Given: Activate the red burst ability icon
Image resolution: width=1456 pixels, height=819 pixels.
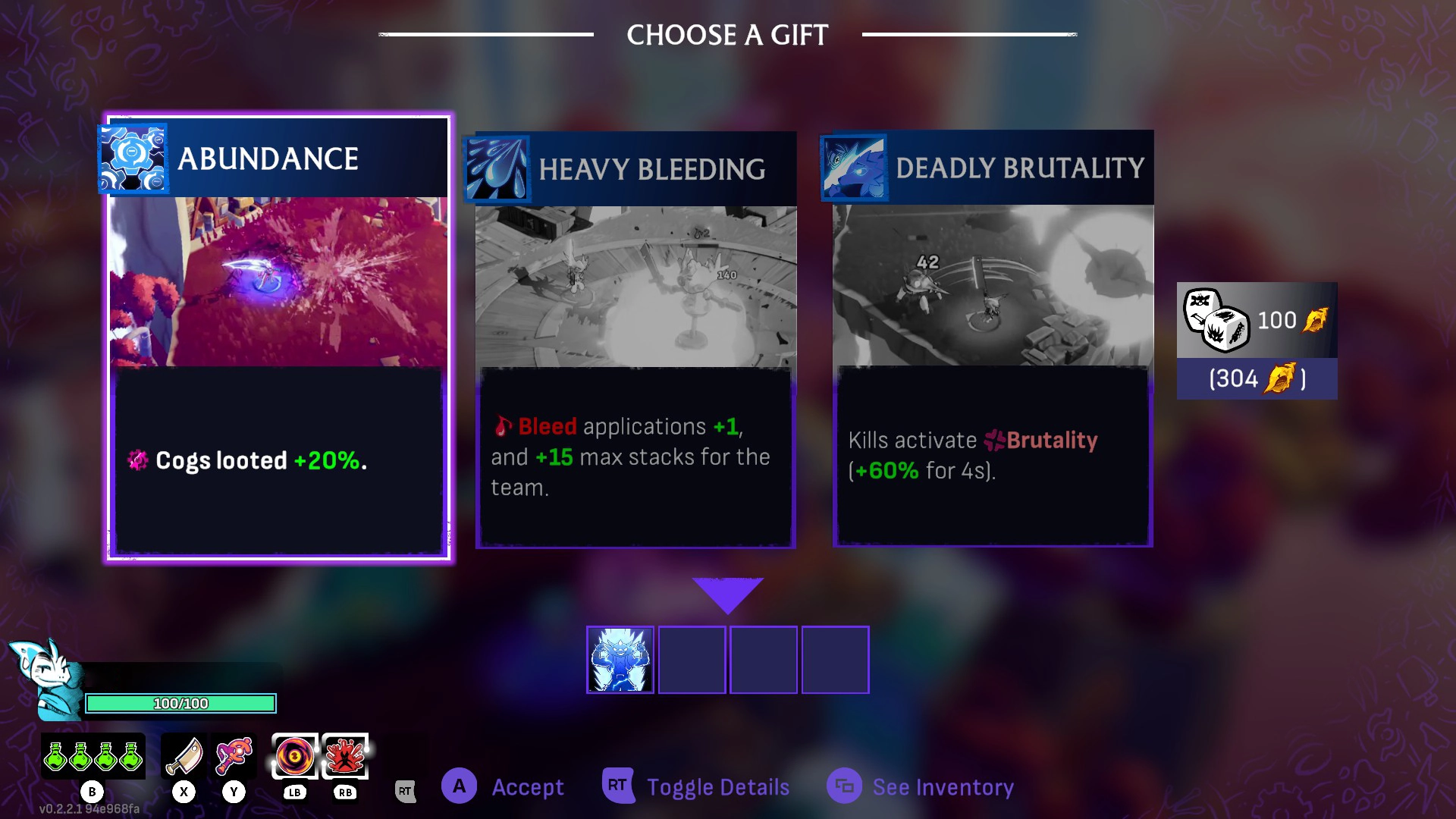Looking at the screenshot, I should (x=345, y=756).
